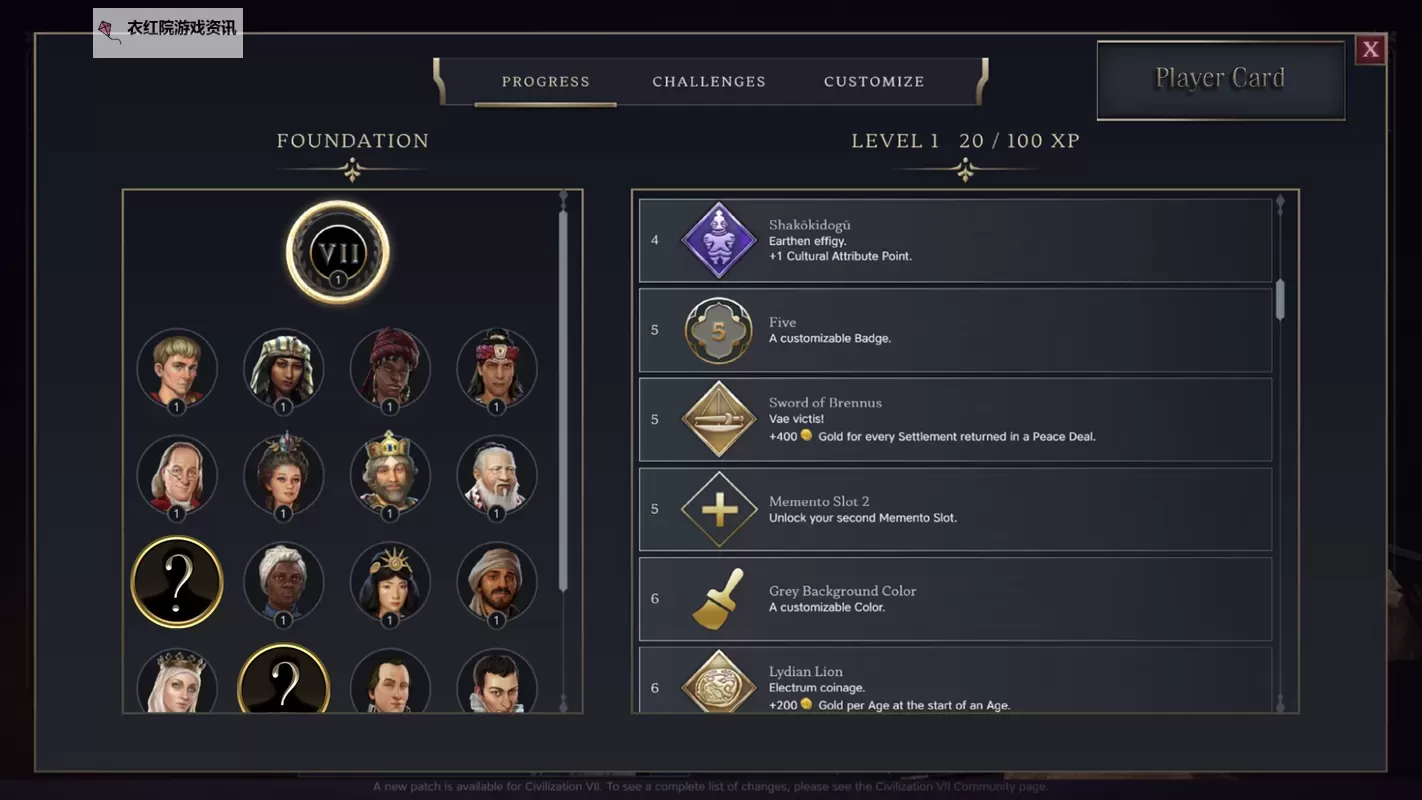The width and height of the screenshot is (1422, 800).
Task: Click the rewards list scrollbar handle
Action: pyautogui.click(x=1280, y=300)
